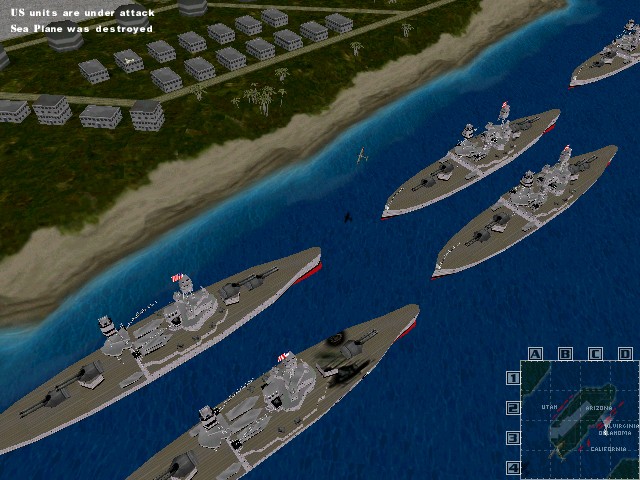Choose row 4 on the minimap grid

coord(513,467)
